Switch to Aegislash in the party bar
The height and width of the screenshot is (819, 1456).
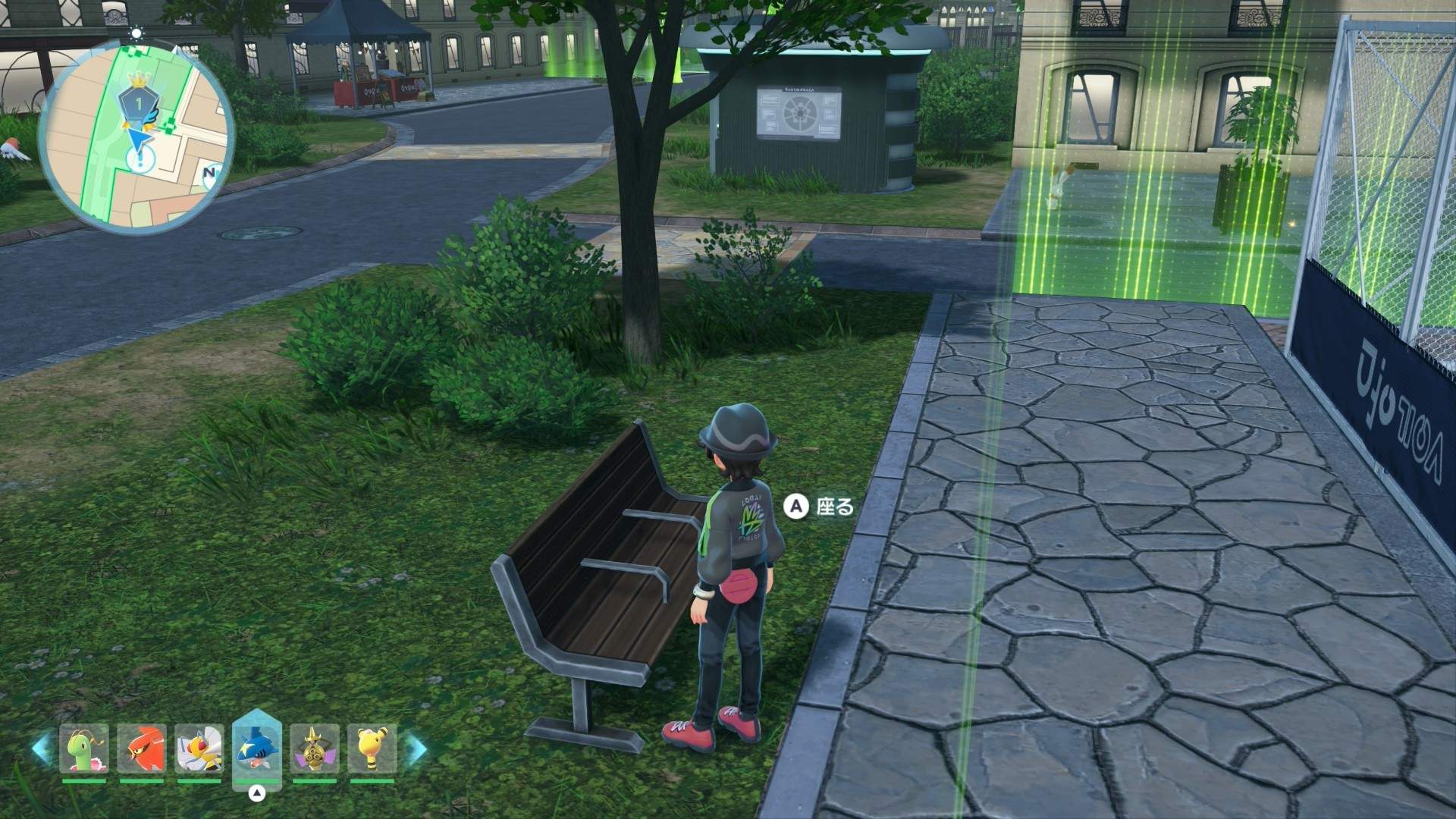(315, 748)
